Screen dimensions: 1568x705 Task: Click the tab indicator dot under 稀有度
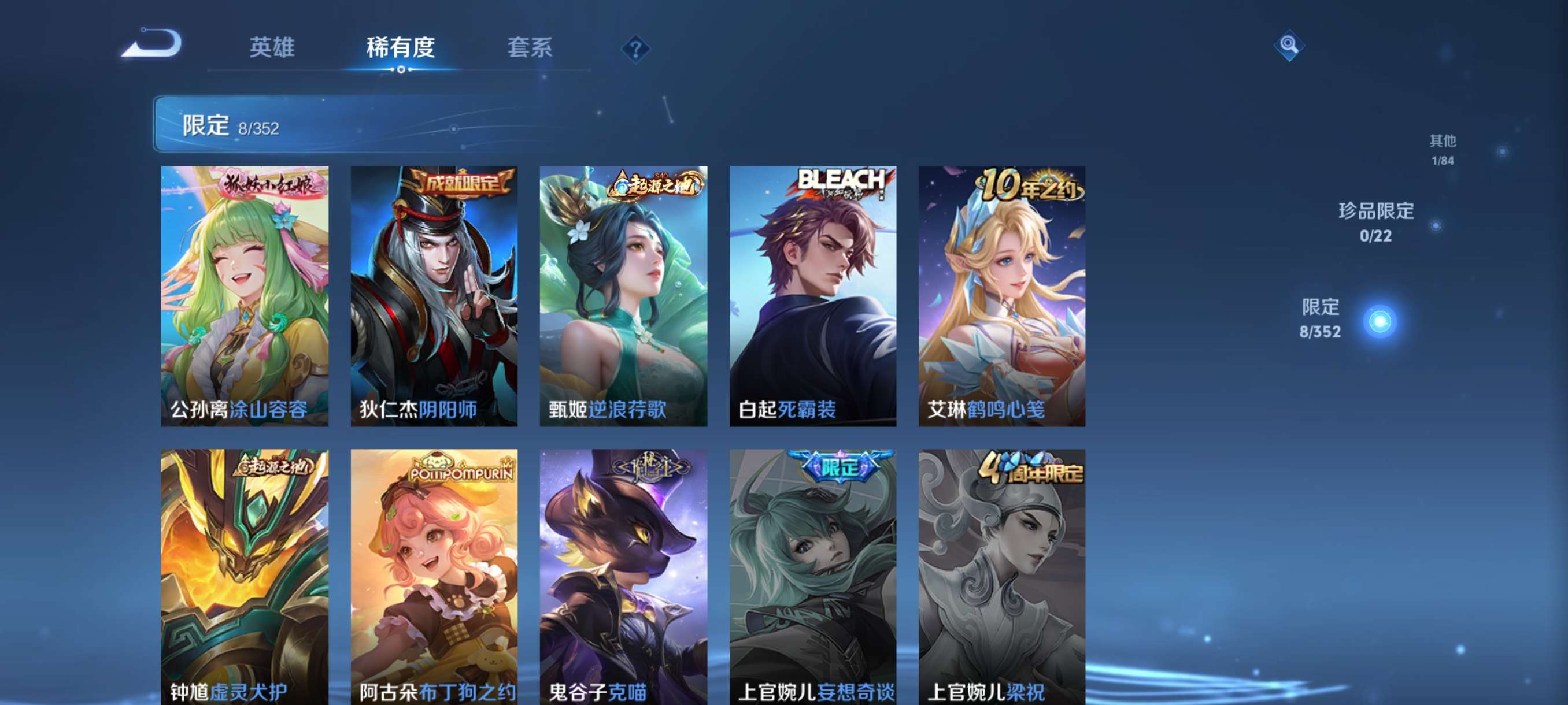pyautogui.click(x=401, y=70)
